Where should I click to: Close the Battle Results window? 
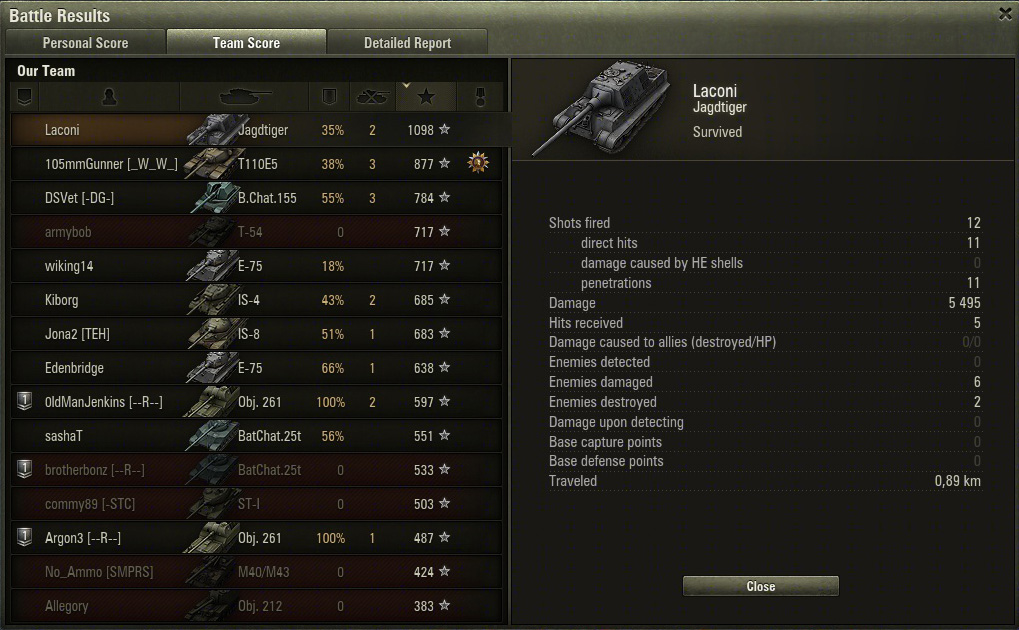point(1005,14)
